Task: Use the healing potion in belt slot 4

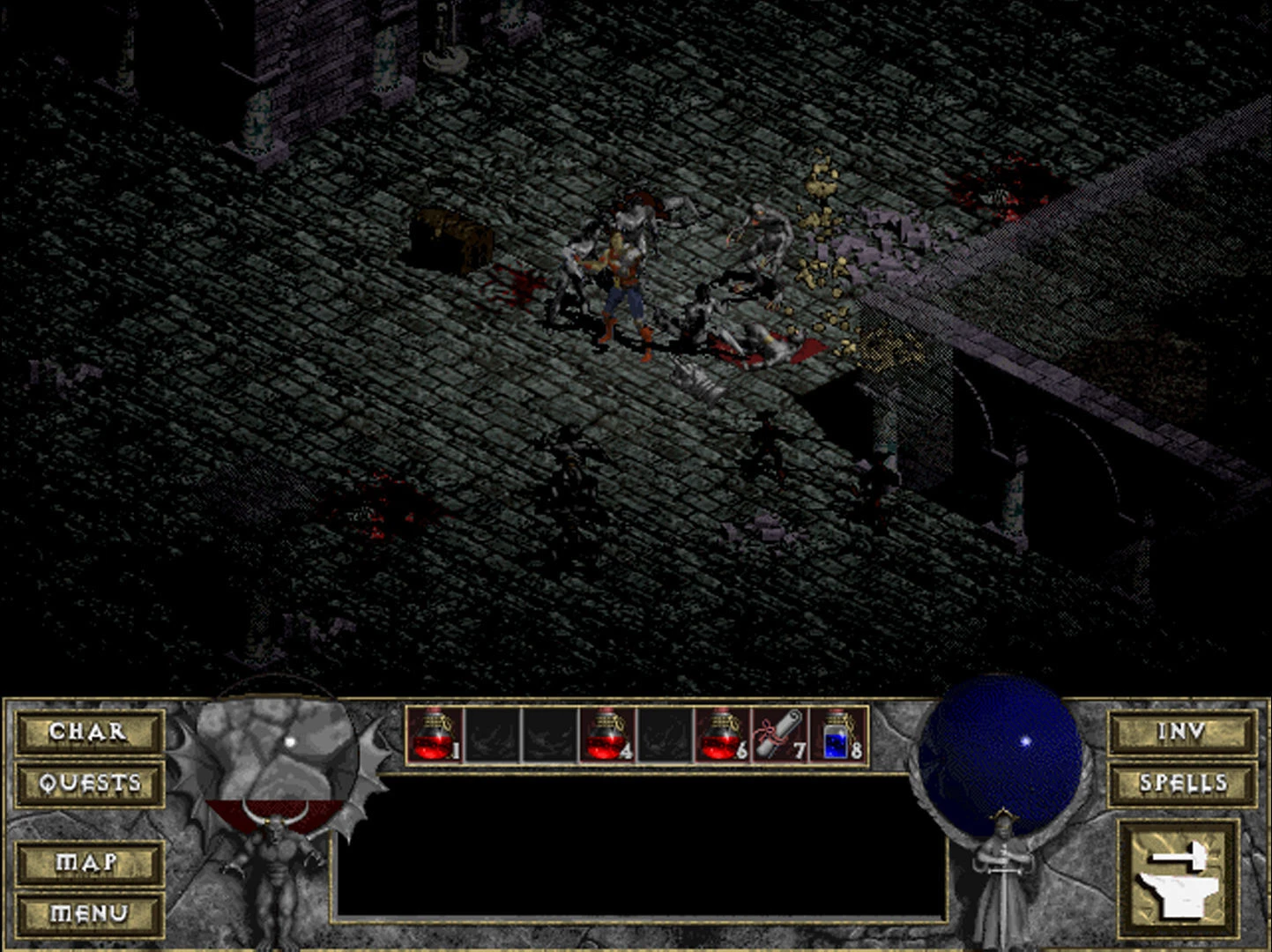Action: [x=607, y=734]
